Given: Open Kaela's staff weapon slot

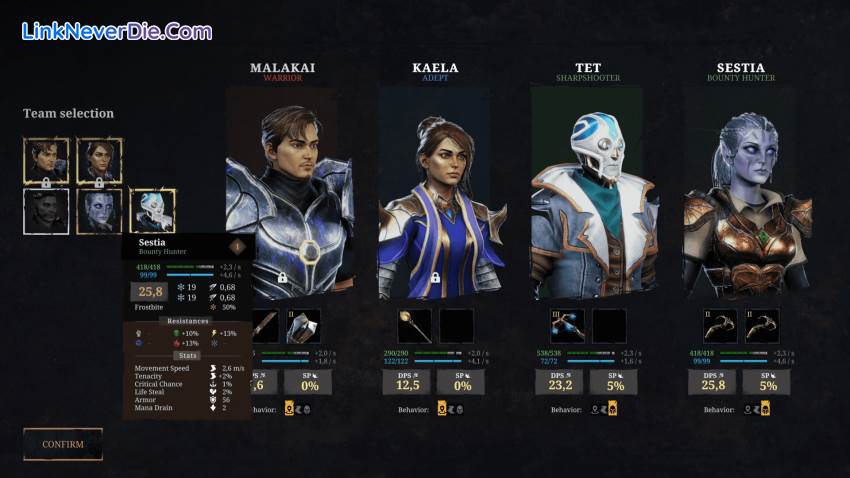Looking at the screenshot, I should (x=414, y=326).
